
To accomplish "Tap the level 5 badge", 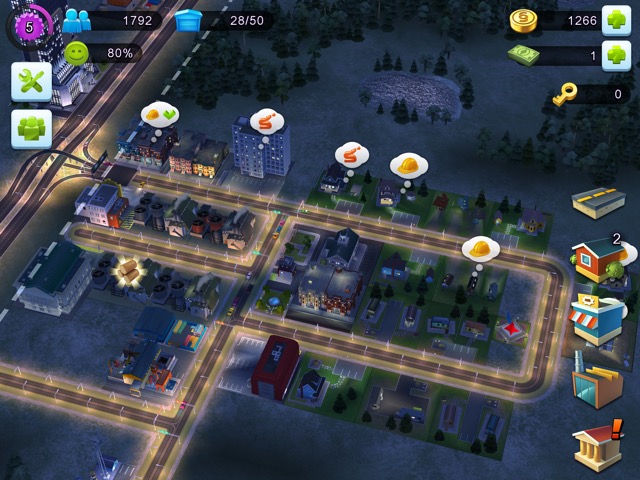I will 28,26.
